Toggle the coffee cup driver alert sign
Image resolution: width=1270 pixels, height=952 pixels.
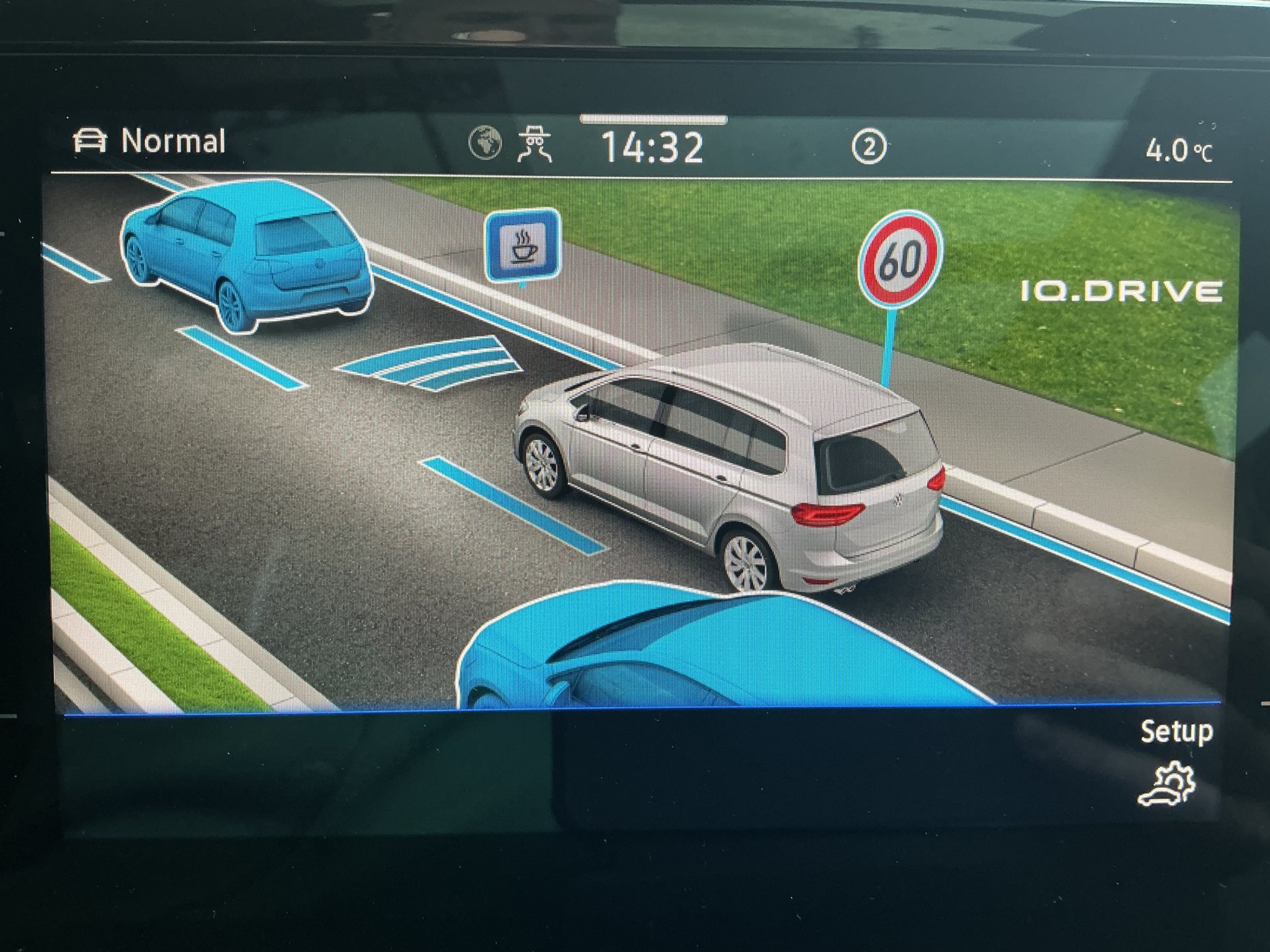(x=523, y=245)
